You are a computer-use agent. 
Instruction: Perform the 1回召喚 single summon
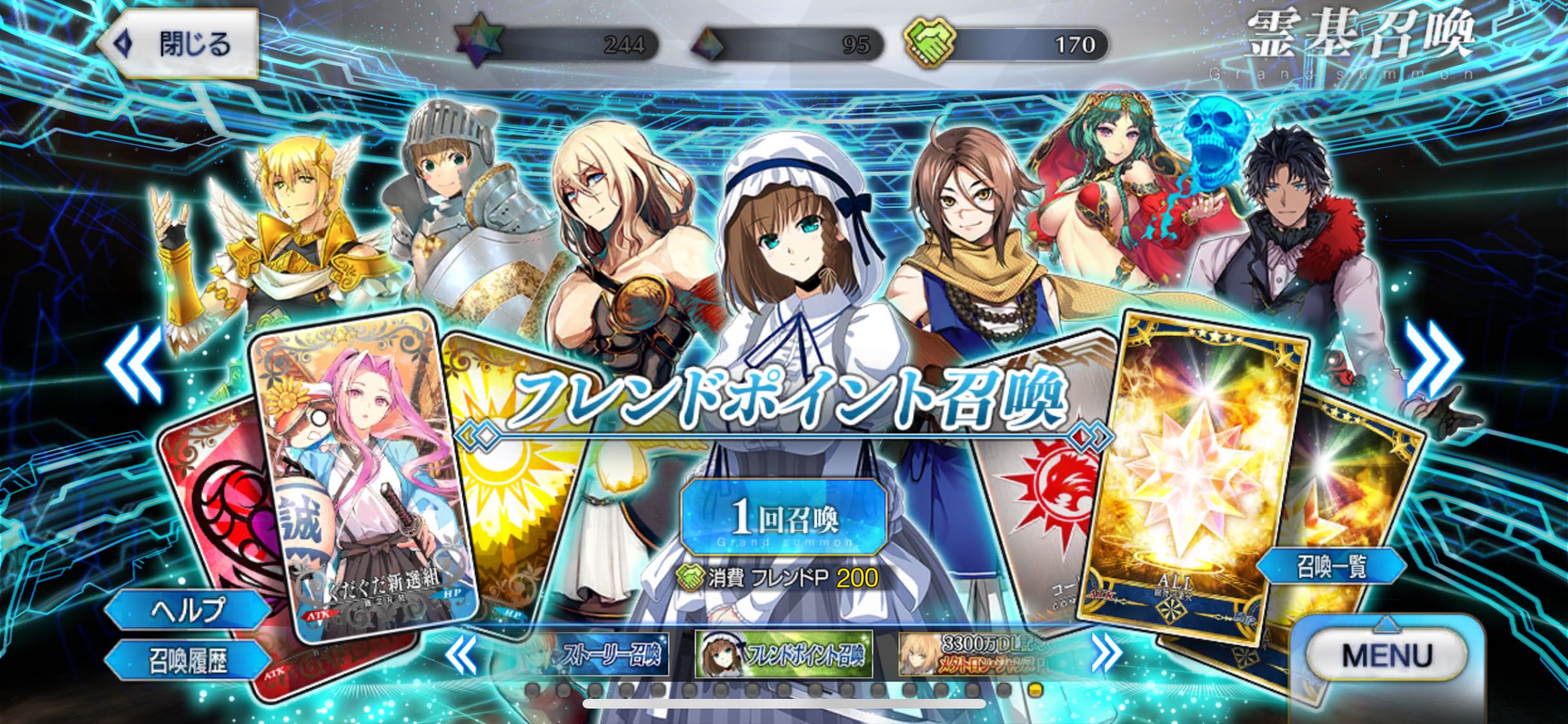click(x=783, y=519)
